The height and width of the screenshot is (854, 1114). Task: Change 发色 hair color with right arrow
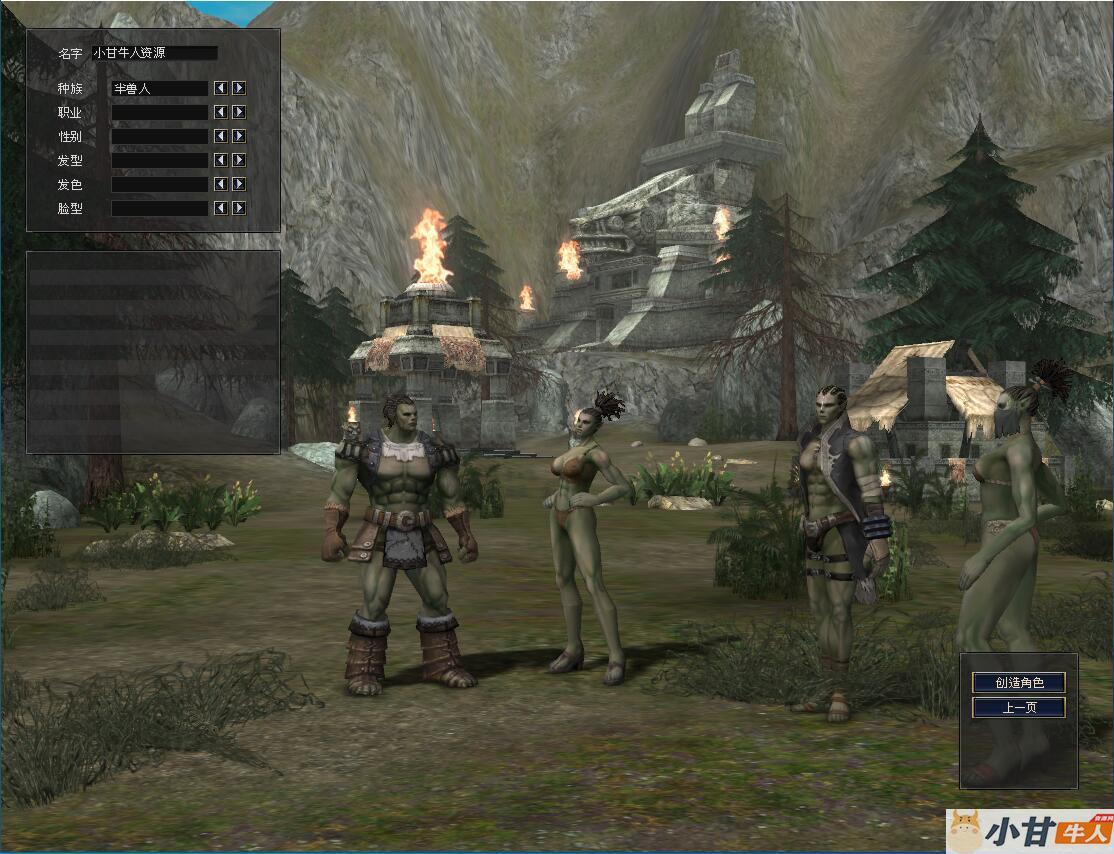(x=239, y=184)
